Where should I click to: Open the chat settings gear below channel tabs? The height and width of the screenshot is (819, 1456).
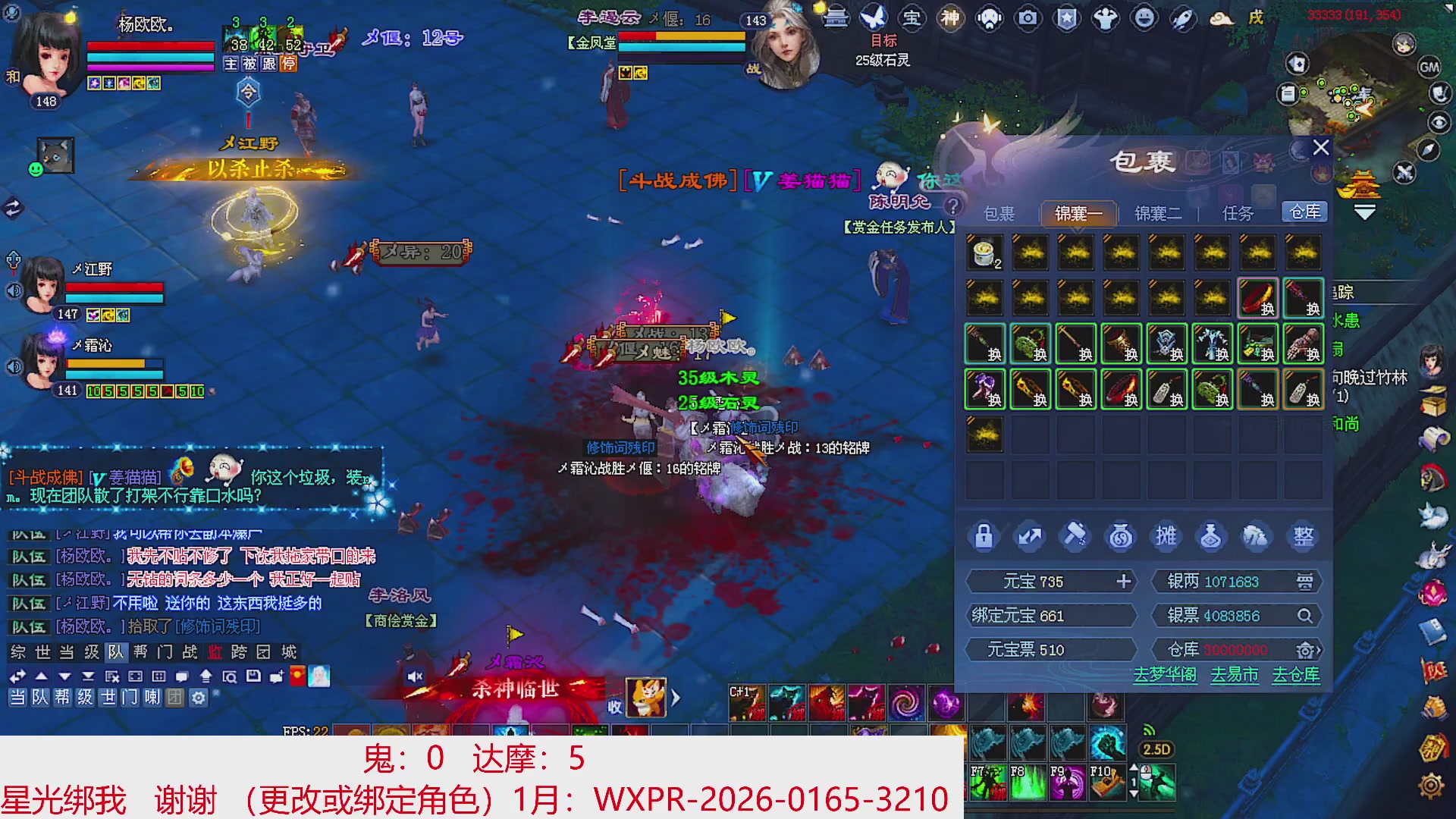tap(199, 698)
